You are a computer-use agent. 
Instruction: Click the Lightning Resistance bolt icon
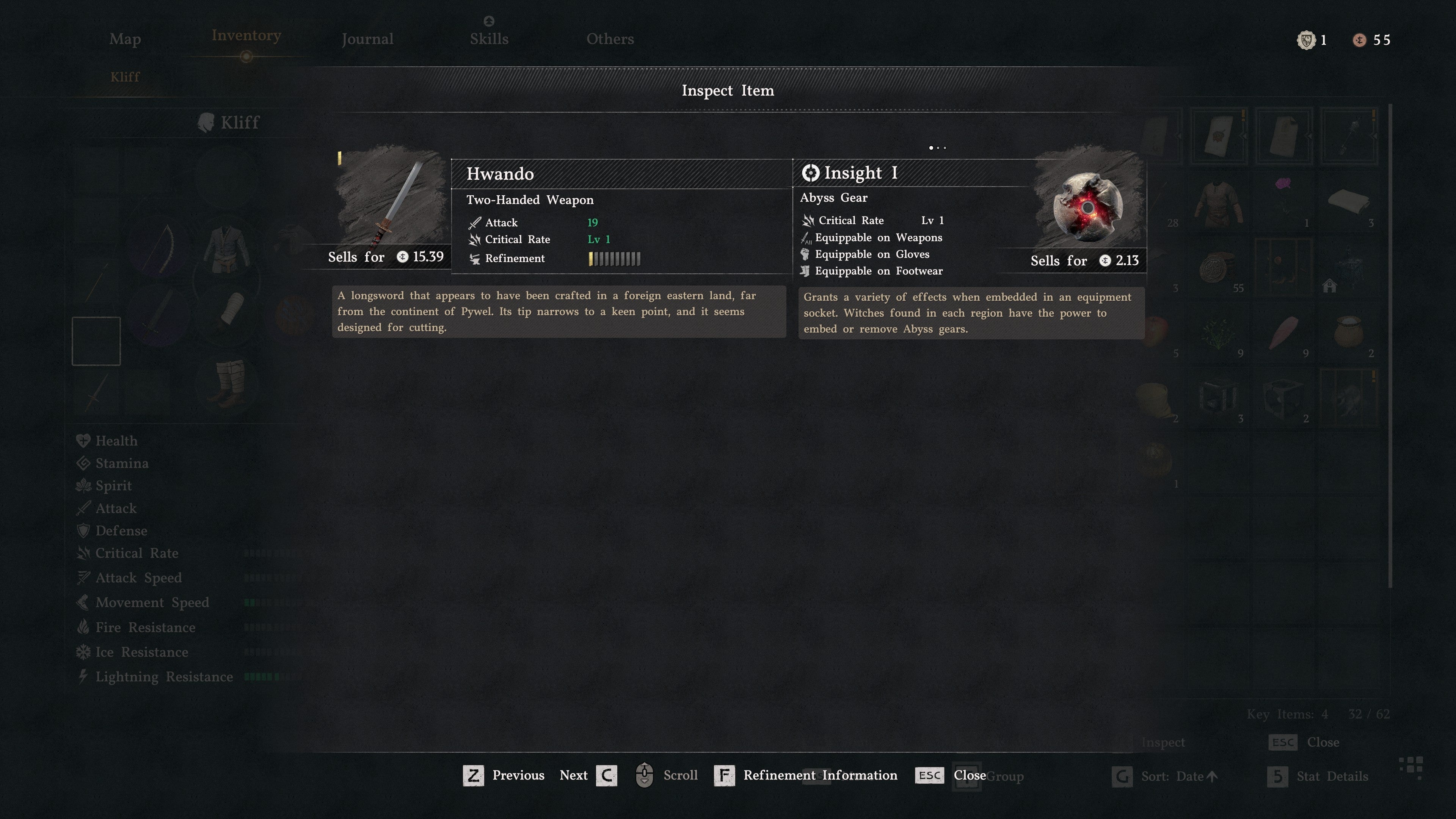[83, 676]
